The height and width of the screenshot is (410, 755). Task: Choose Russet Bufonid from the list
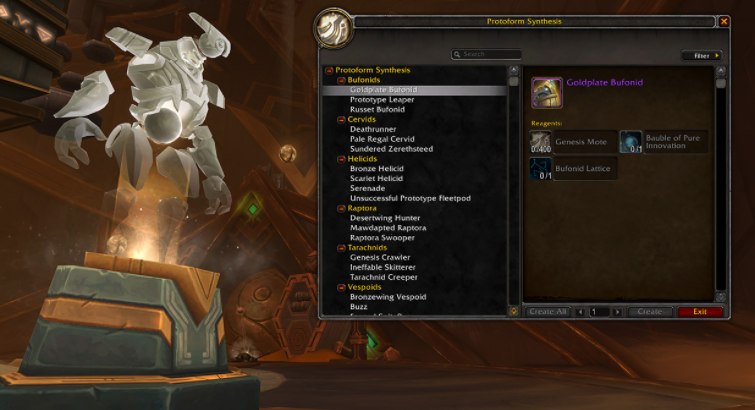click(377, 109)
